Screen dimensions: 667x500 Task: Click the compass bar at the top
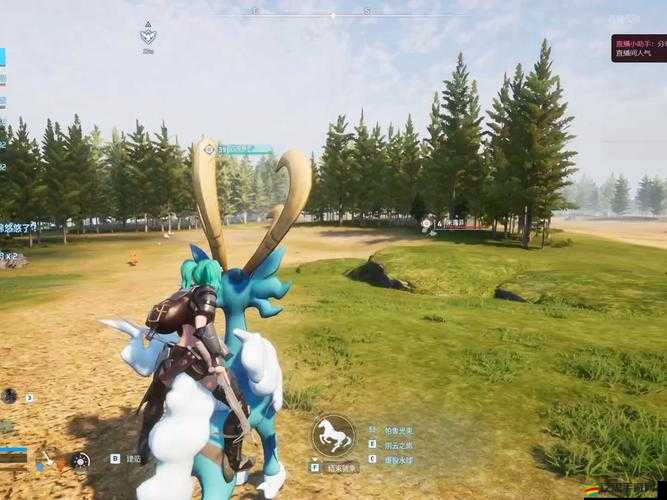tap(333, 13)
